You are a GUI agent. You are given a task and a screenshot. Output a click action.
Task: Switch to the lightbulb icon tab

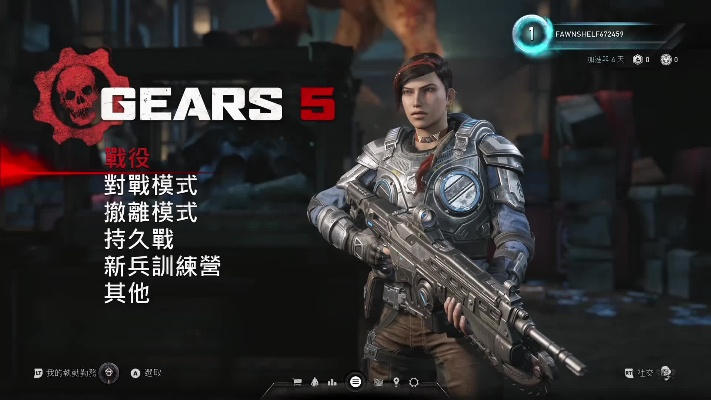pos(396,382)
